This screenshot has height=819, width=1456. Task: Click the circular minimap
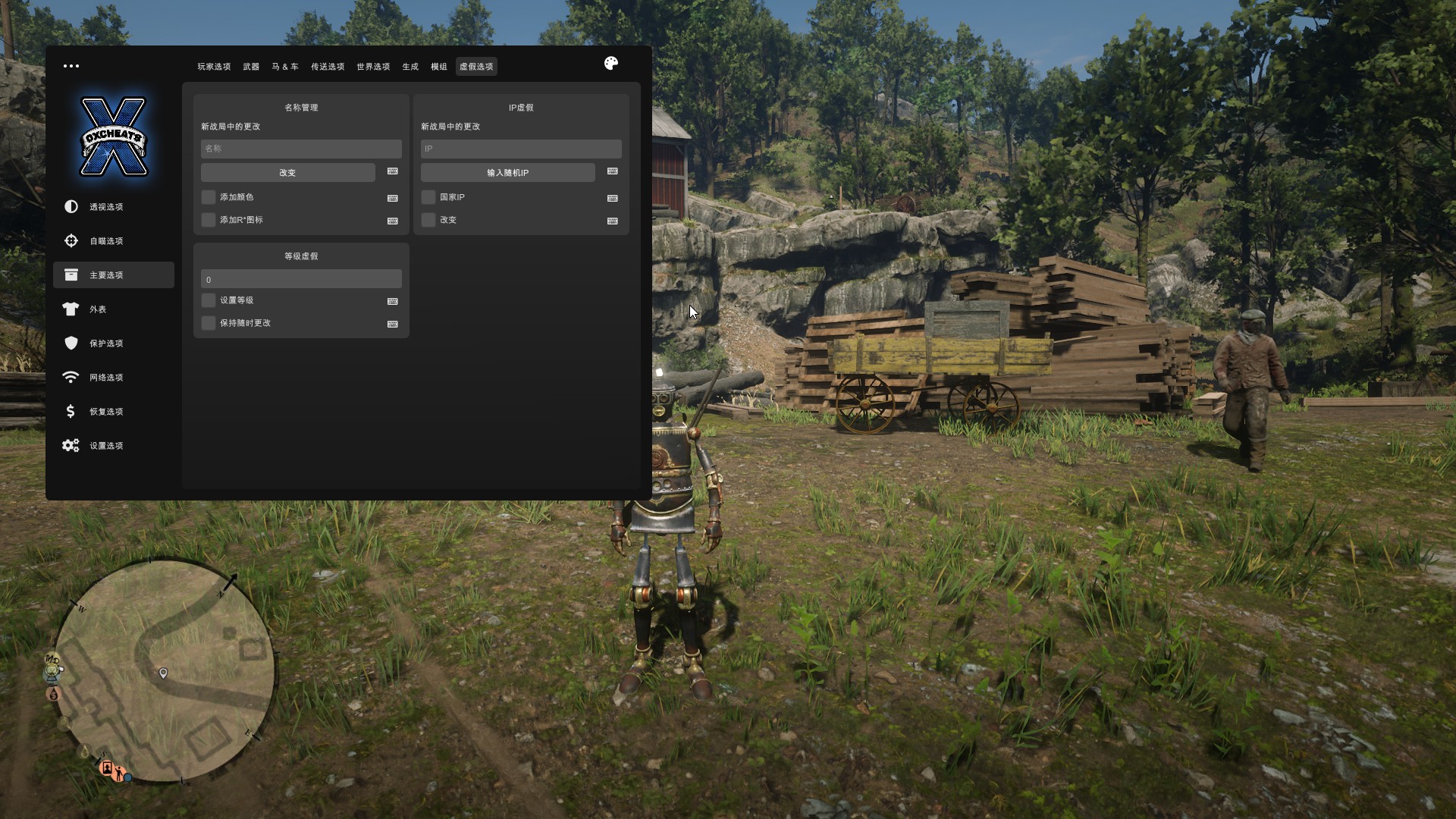pos(164,671)
